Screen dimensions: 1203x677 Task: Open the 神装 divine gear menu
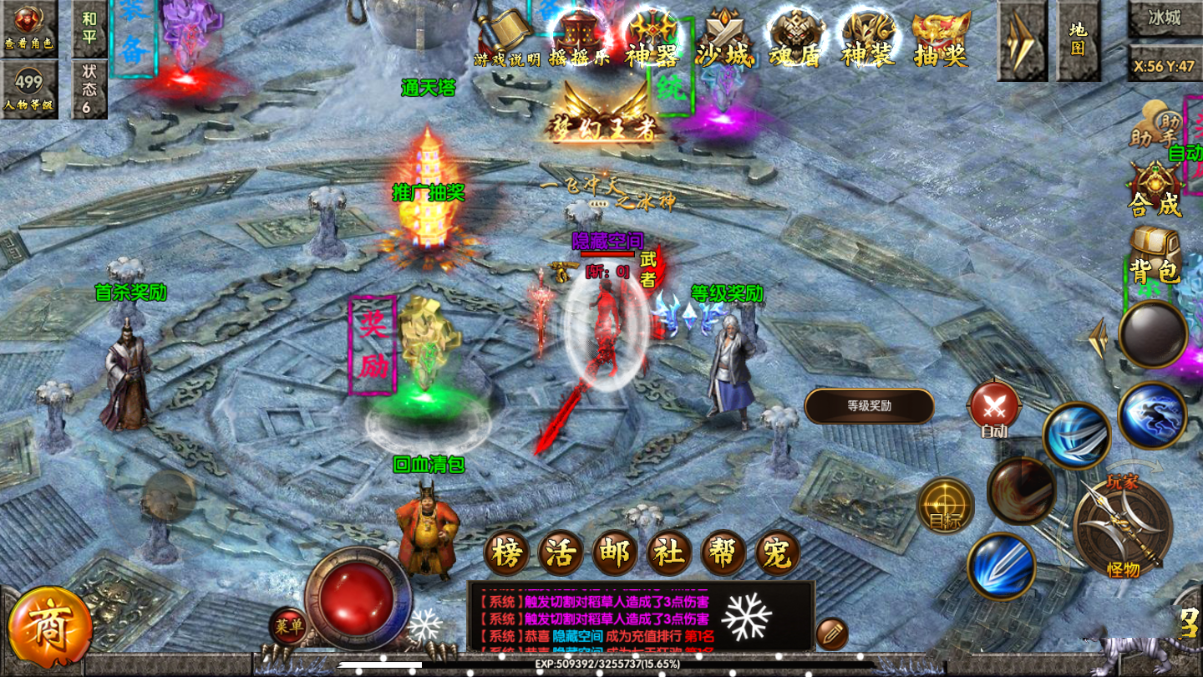click(867, 39)
